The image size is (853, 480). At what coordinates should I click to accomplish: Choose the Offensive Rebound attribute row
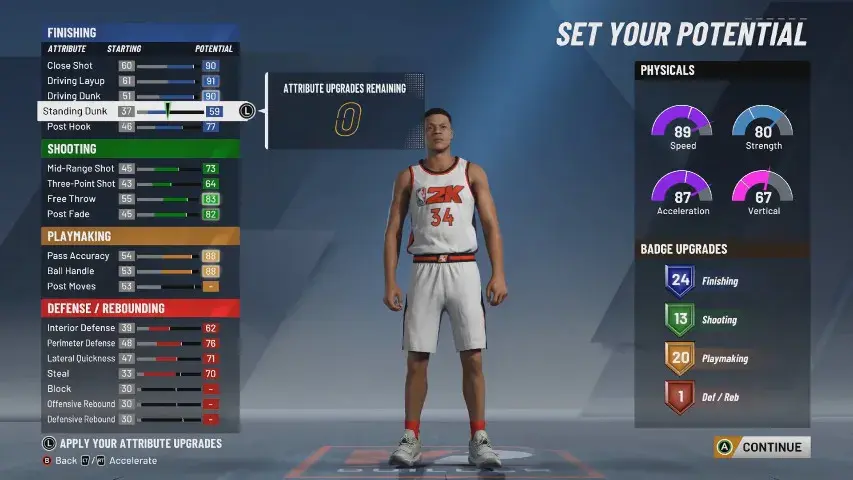[137, 404]
